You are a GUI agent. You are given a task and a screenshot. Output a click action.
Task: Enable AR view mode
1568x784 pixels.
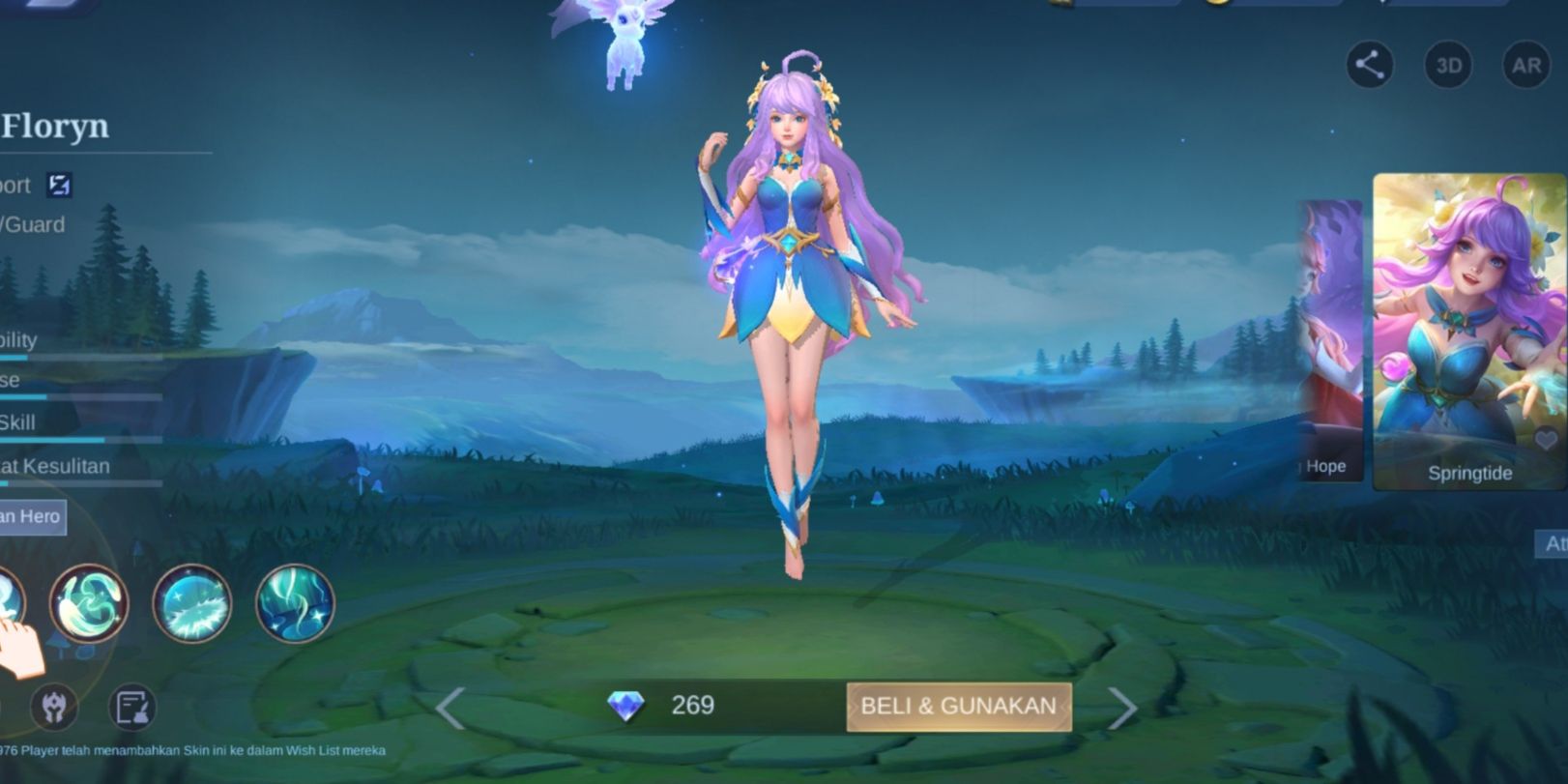coord(1528,66)
